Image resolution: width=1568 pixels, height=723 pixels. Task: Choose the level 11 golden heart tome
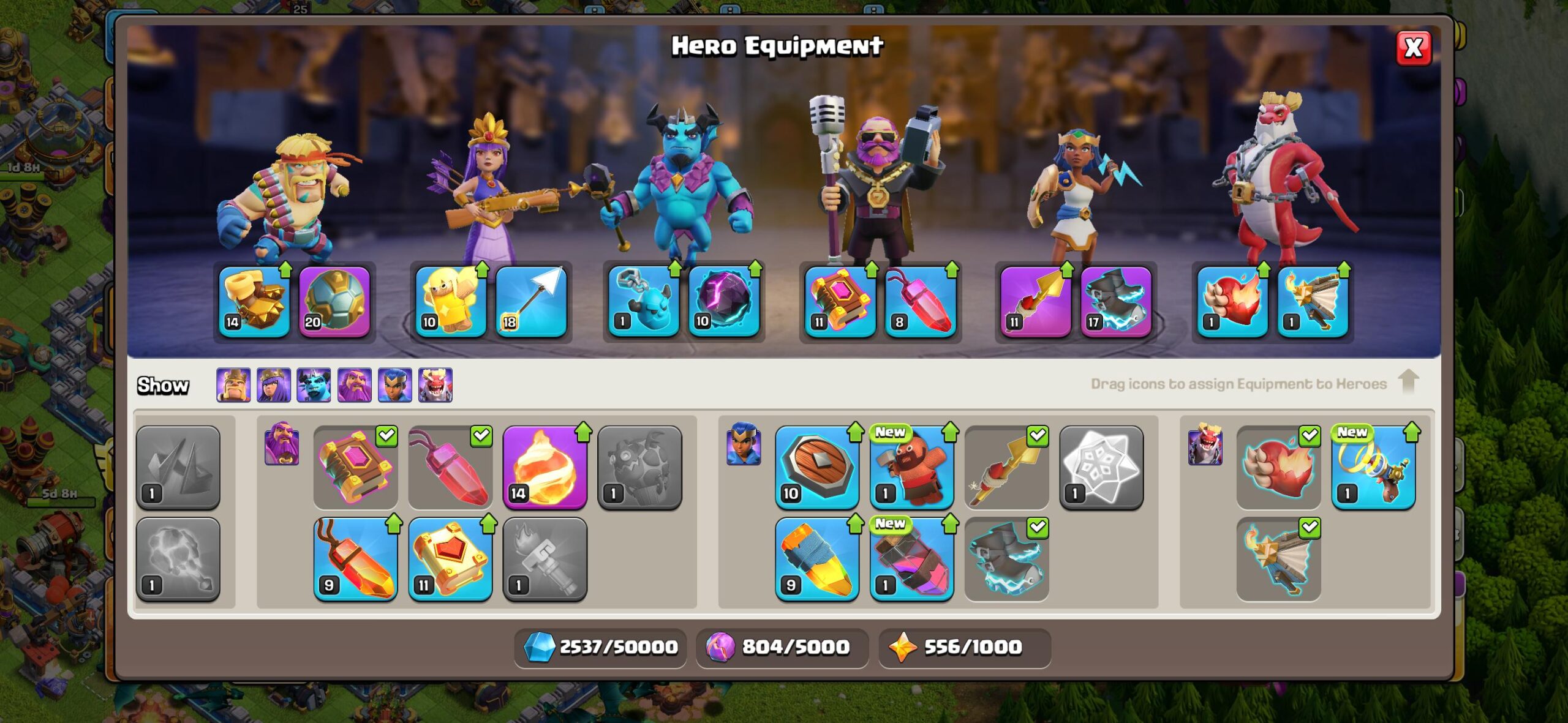(450, 559)
